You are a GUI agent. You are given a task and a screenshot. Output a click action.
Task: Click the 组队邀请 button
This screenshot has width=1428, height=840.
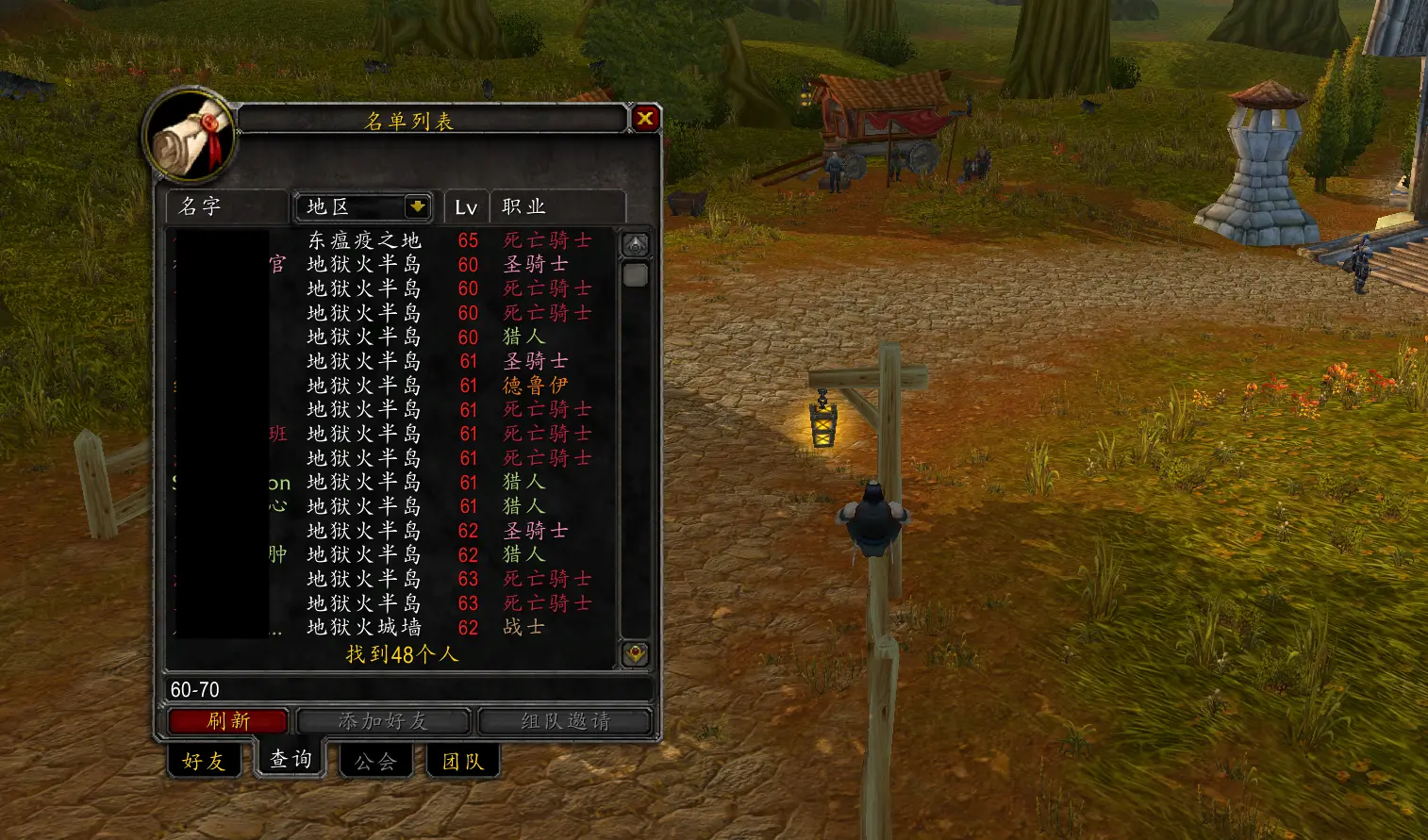[565, 721]
